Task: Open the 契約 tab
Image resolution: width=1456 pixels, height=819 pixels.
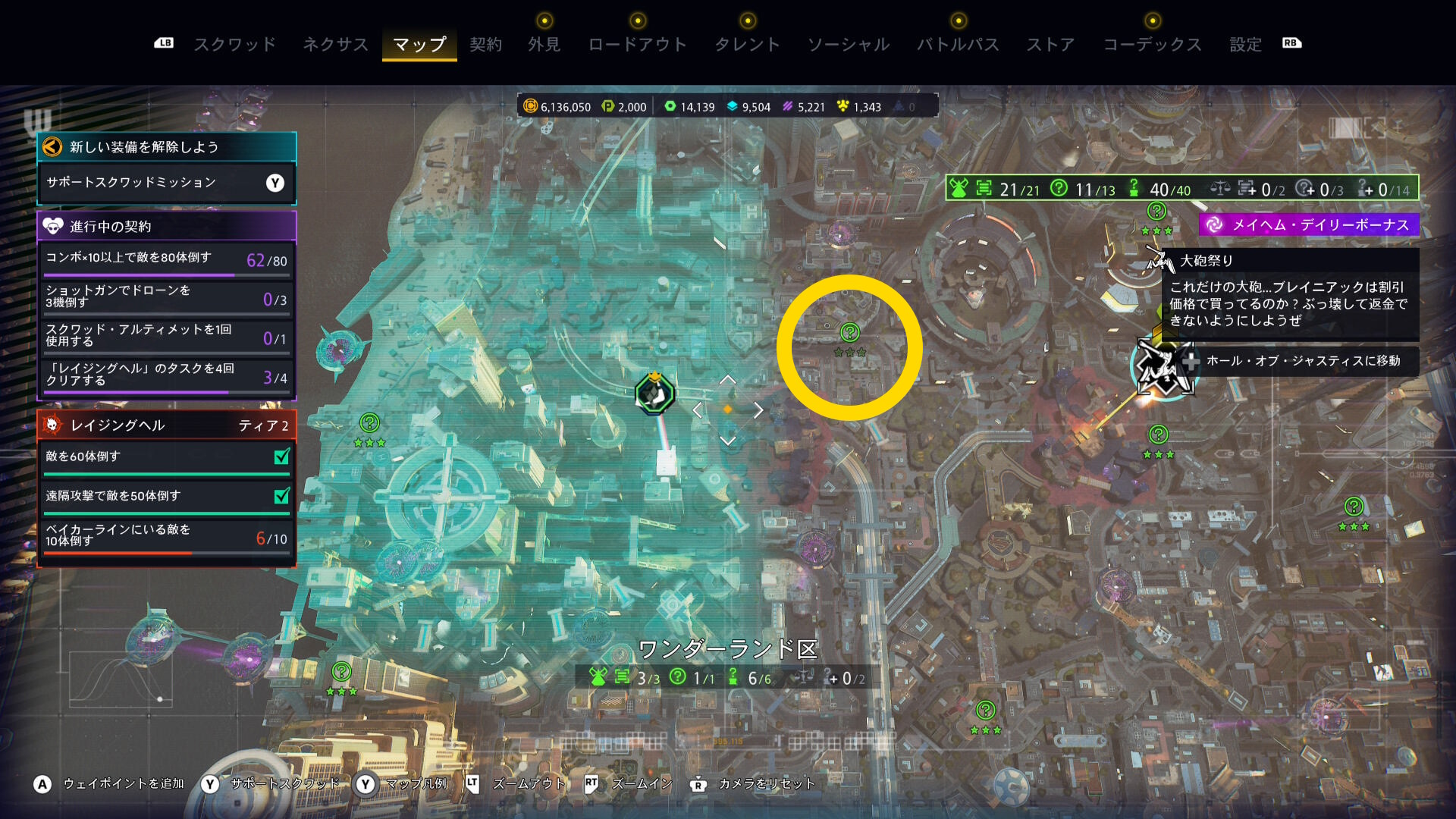Action: coord(485,45)
